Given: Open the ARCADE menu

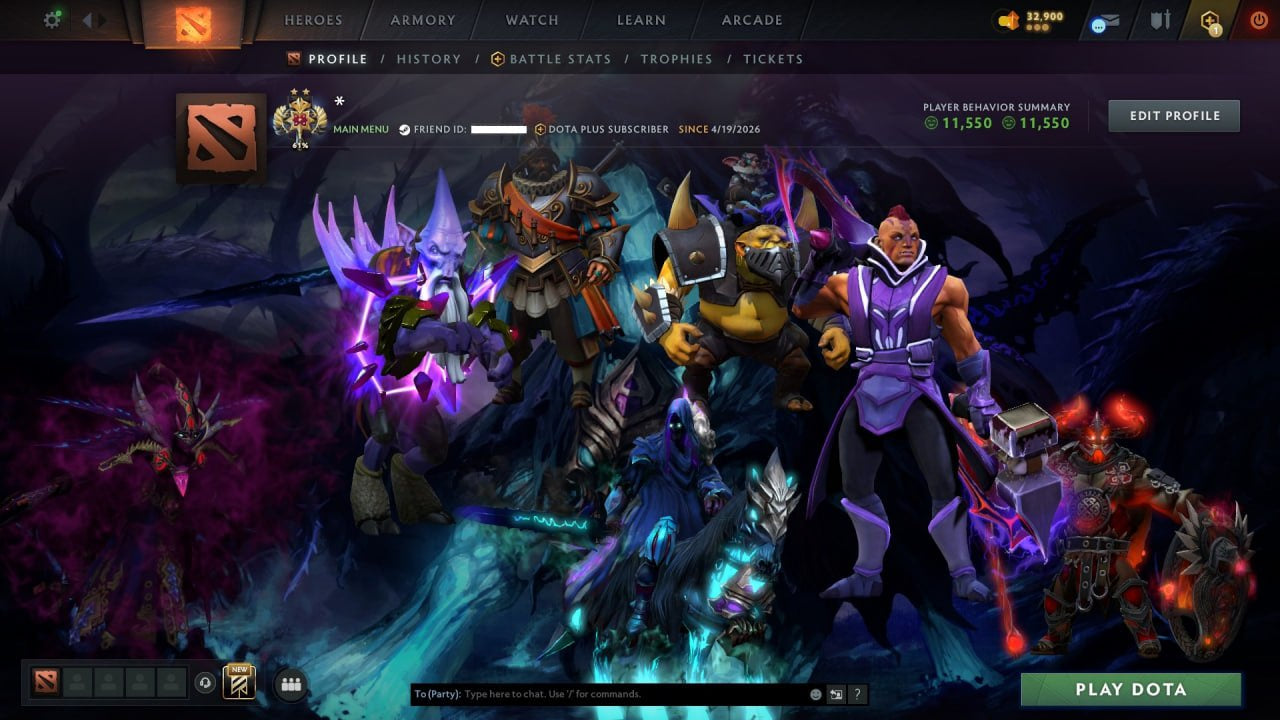Looking at the screenshot, I should 751,19.
